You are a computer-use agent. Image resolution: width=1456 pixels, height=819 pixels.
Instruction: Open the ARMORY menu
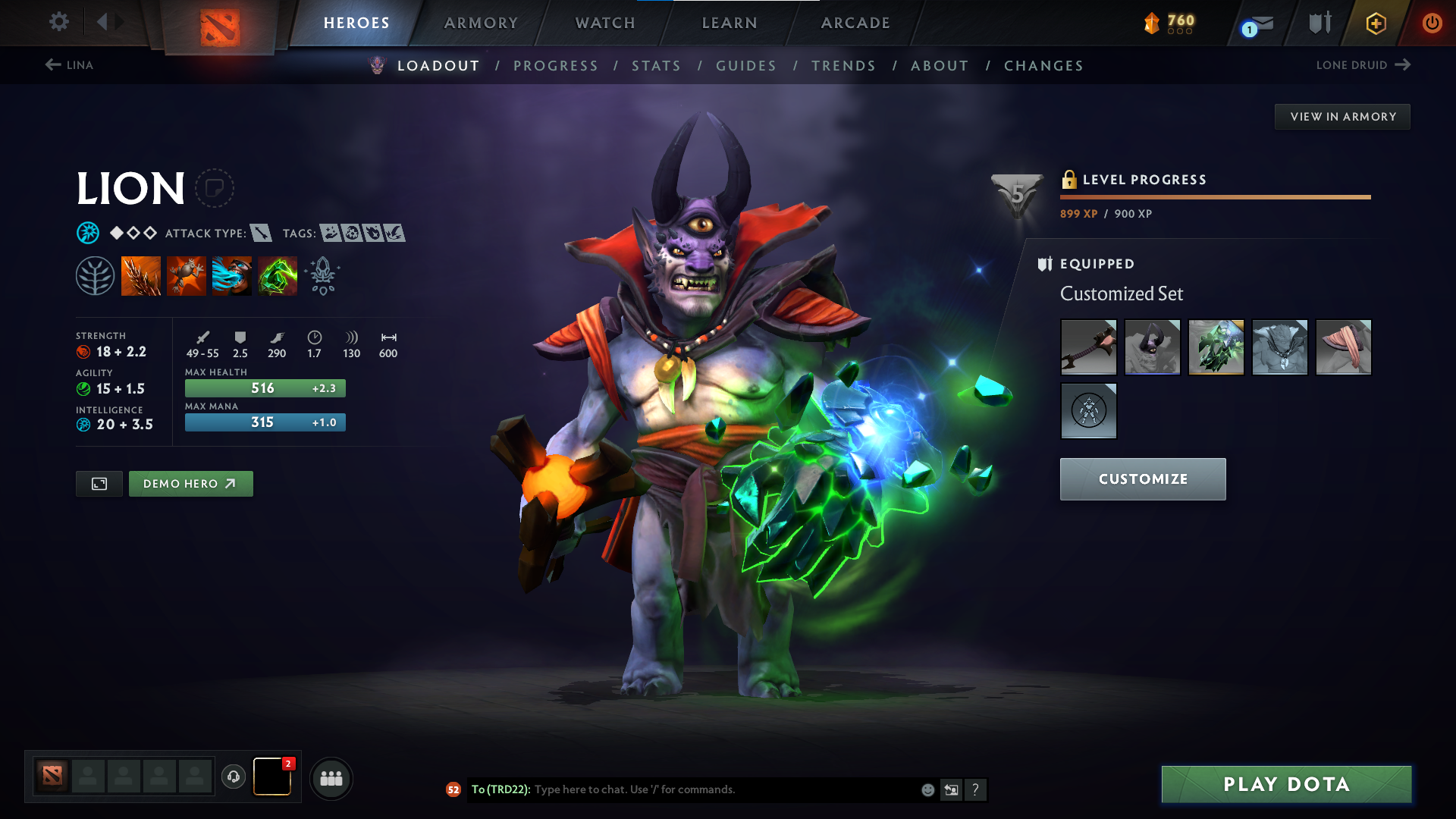(x=481, y=23)
